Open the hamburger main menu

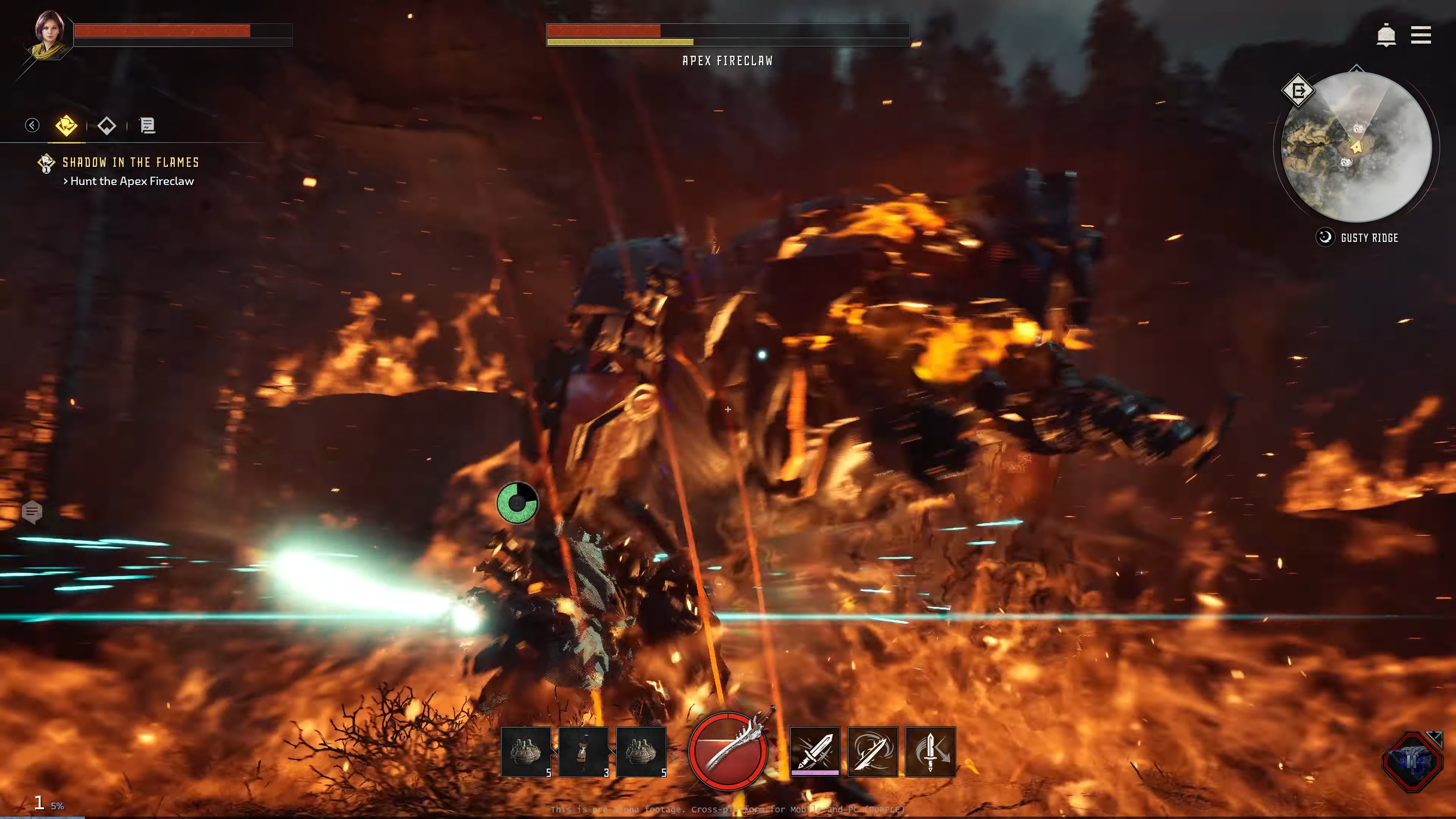coord(1421,35)
